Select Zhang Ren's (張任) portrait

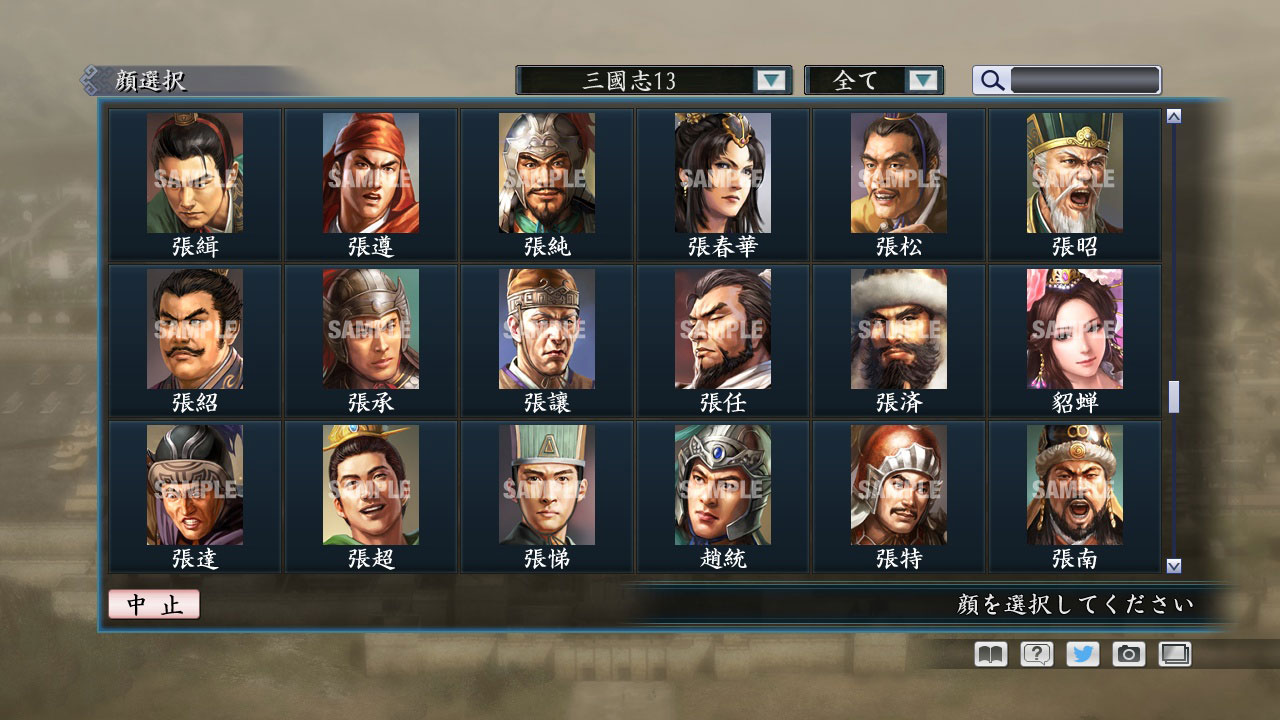[x=722, y=330]
